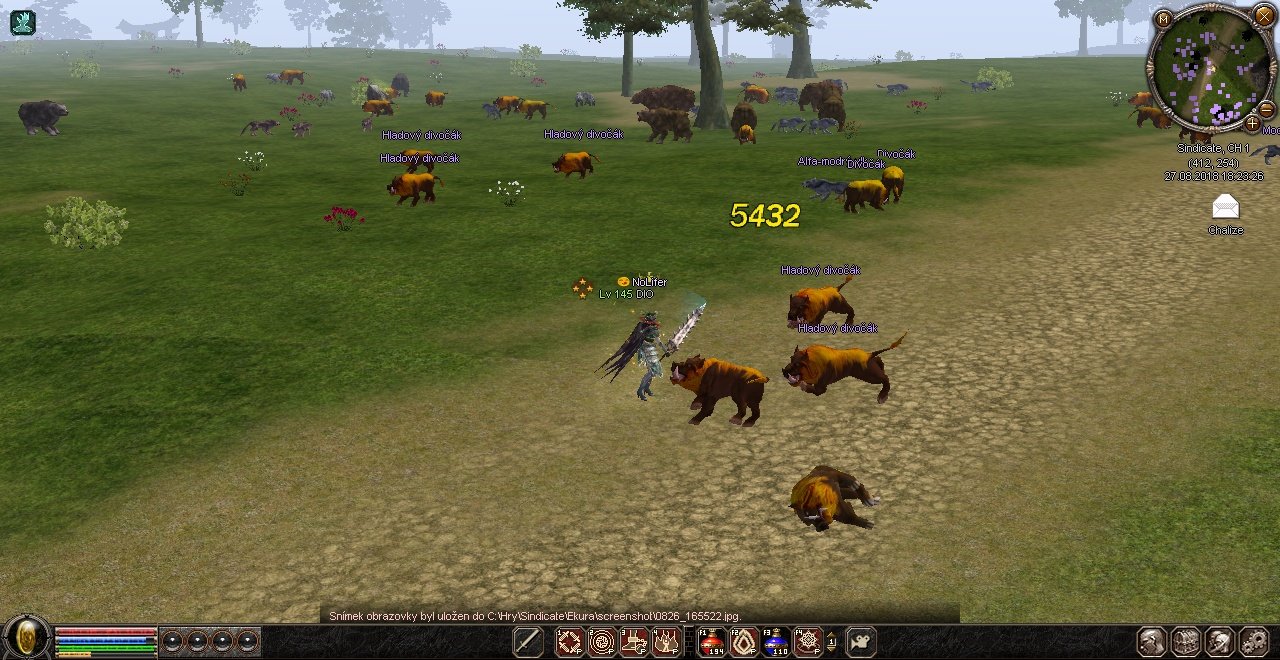The height and width of the screenshot is (660, 1280).
Task: Activate the F2 flame-ring skill
Action: [x=743, y=642]
